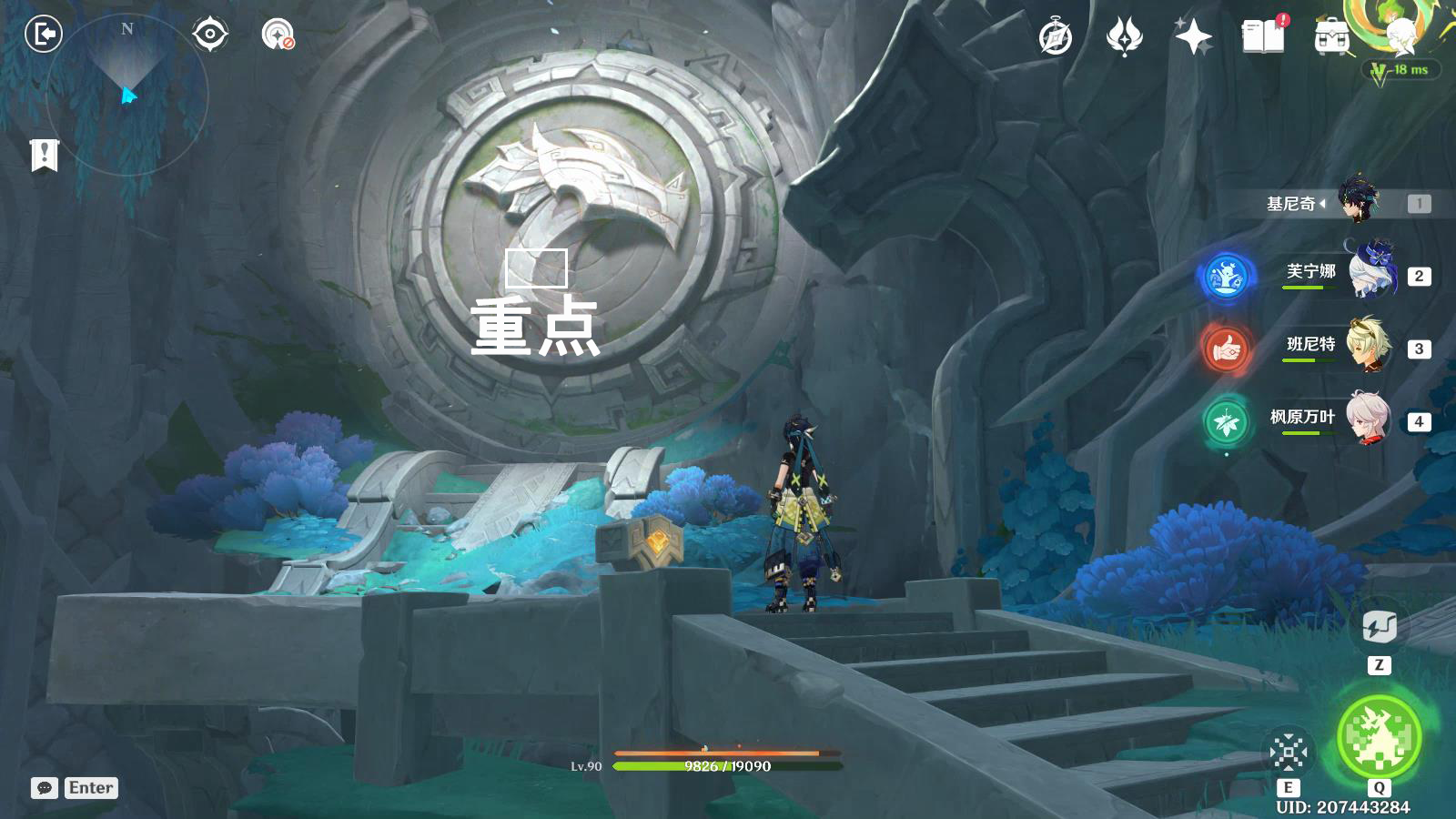Toggle the eye-shaped view icon
The height and width of the screenshot is (819, 1456).
click(210, 35)
